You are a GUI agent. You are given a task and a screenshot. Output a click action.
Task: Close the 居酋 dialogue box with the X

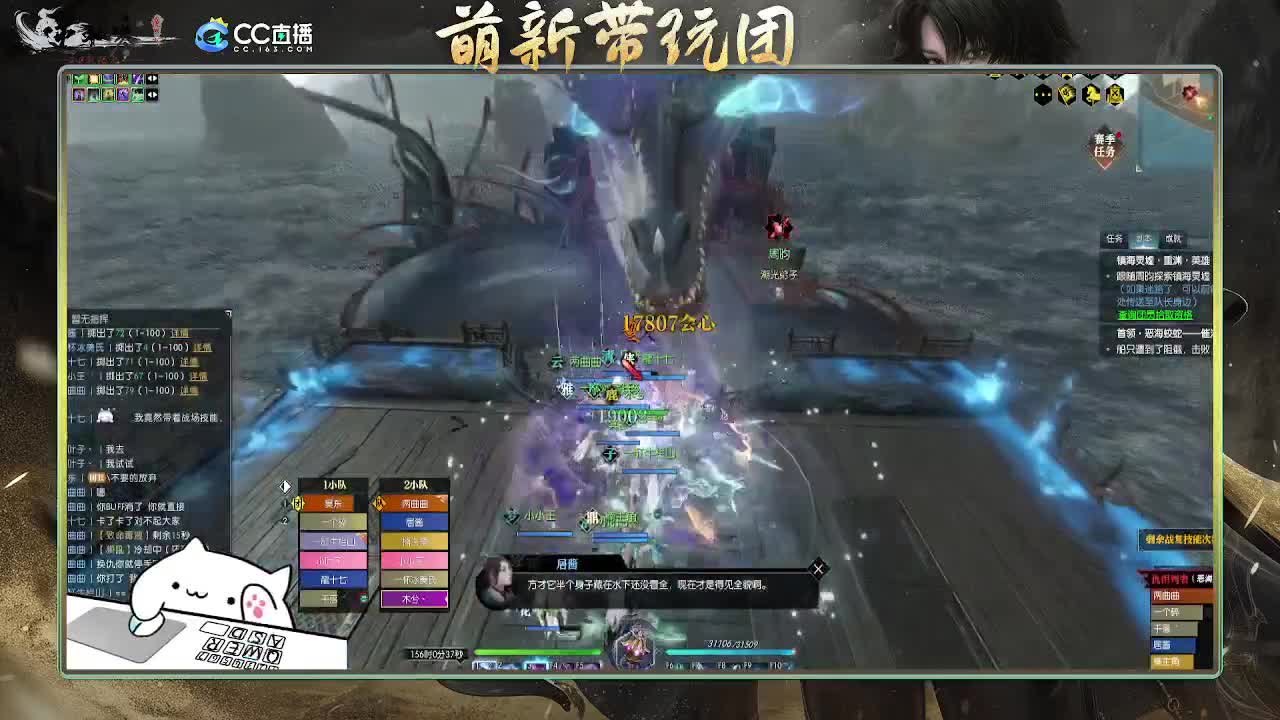[818, 568]
